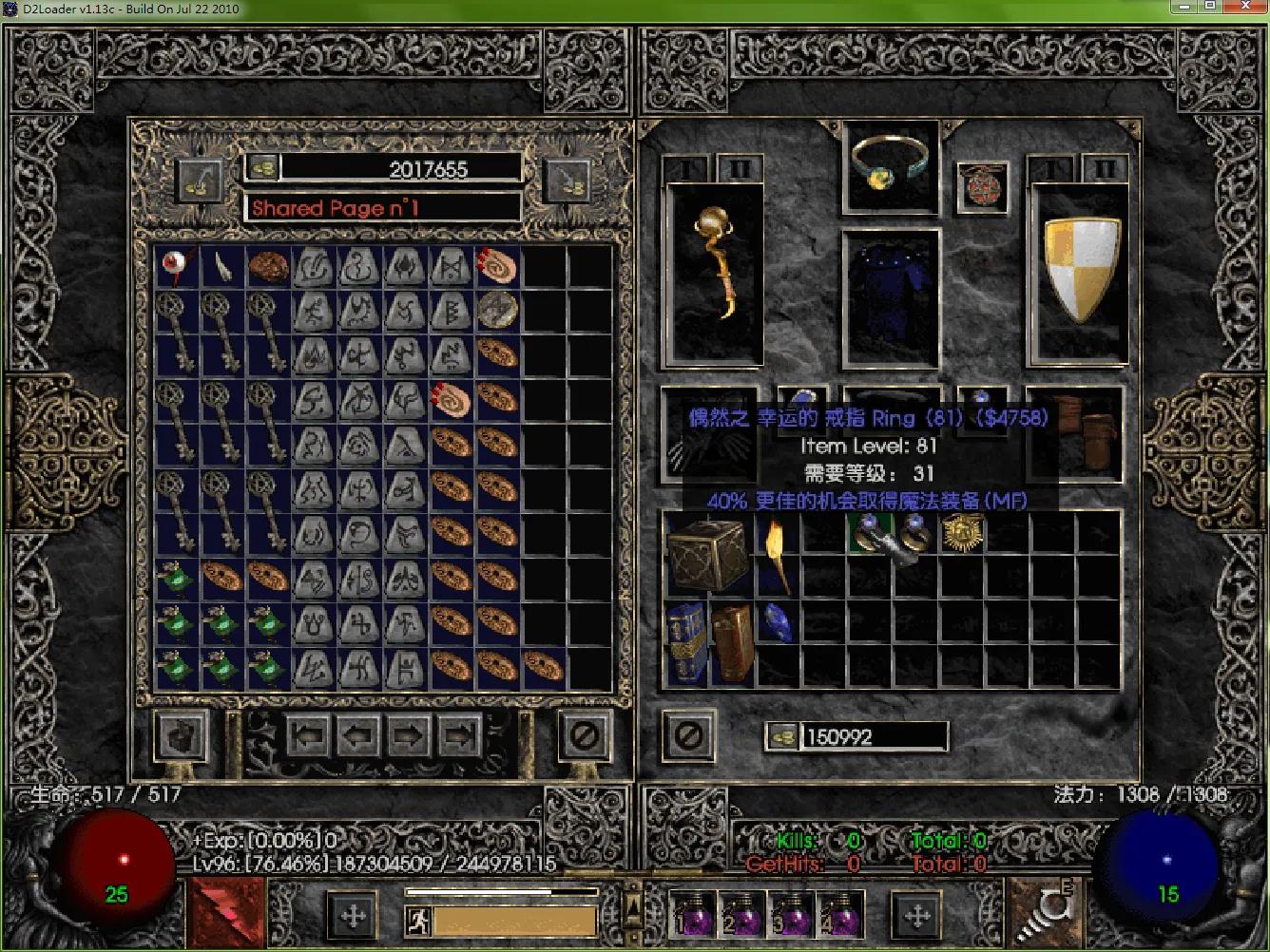
Task: Go to the next stash page
Action: point(409,735)
